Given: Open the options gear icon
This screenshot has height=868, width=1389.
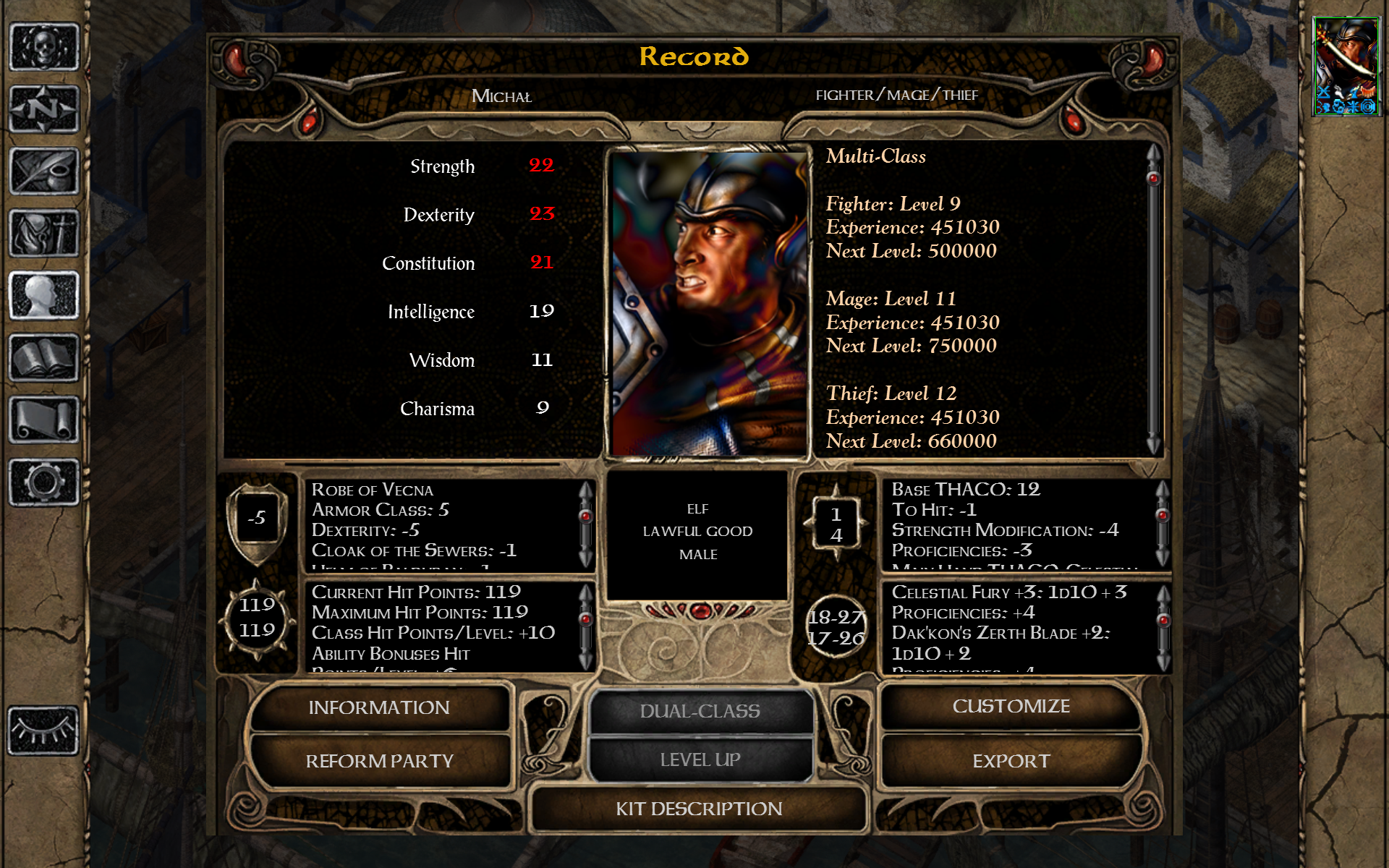Looking at the screenshot, I should tap(44, 482).
